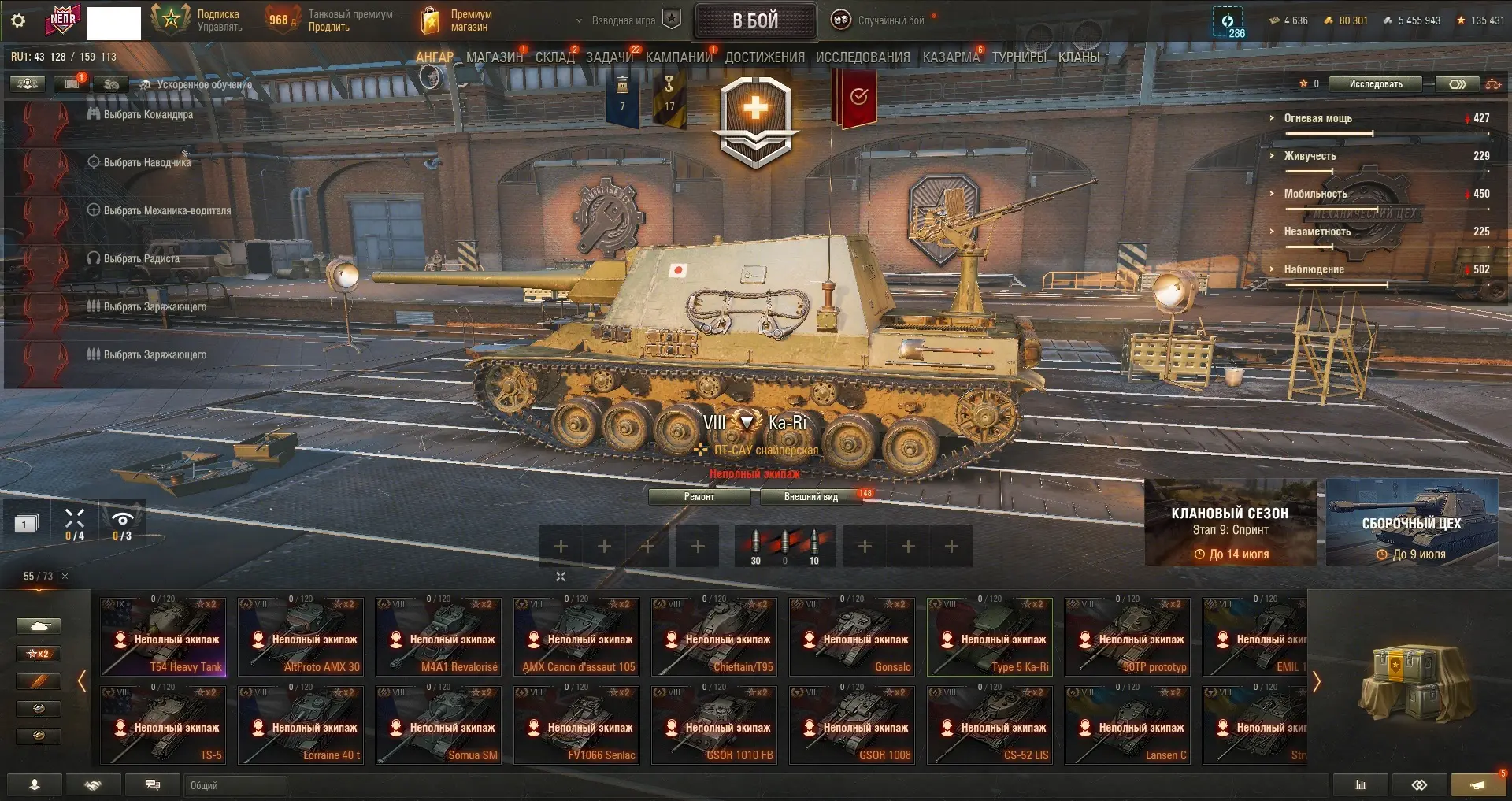Go to the ЗАДАЧИ tab
The image size is (1512, 801).
tap(609, 57)
